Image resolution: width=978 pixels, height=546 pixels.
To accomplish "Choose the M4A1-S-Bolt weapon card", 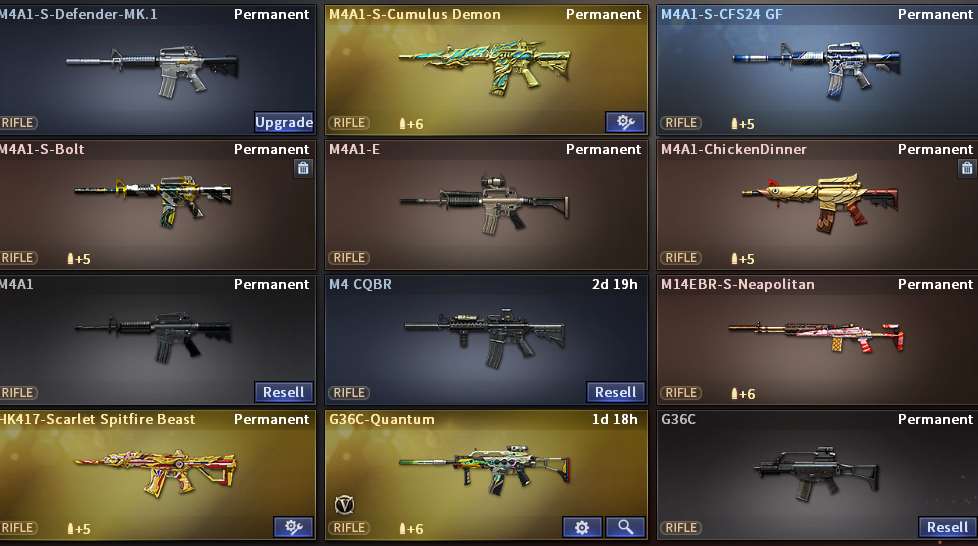I will [x=153, y=201].
